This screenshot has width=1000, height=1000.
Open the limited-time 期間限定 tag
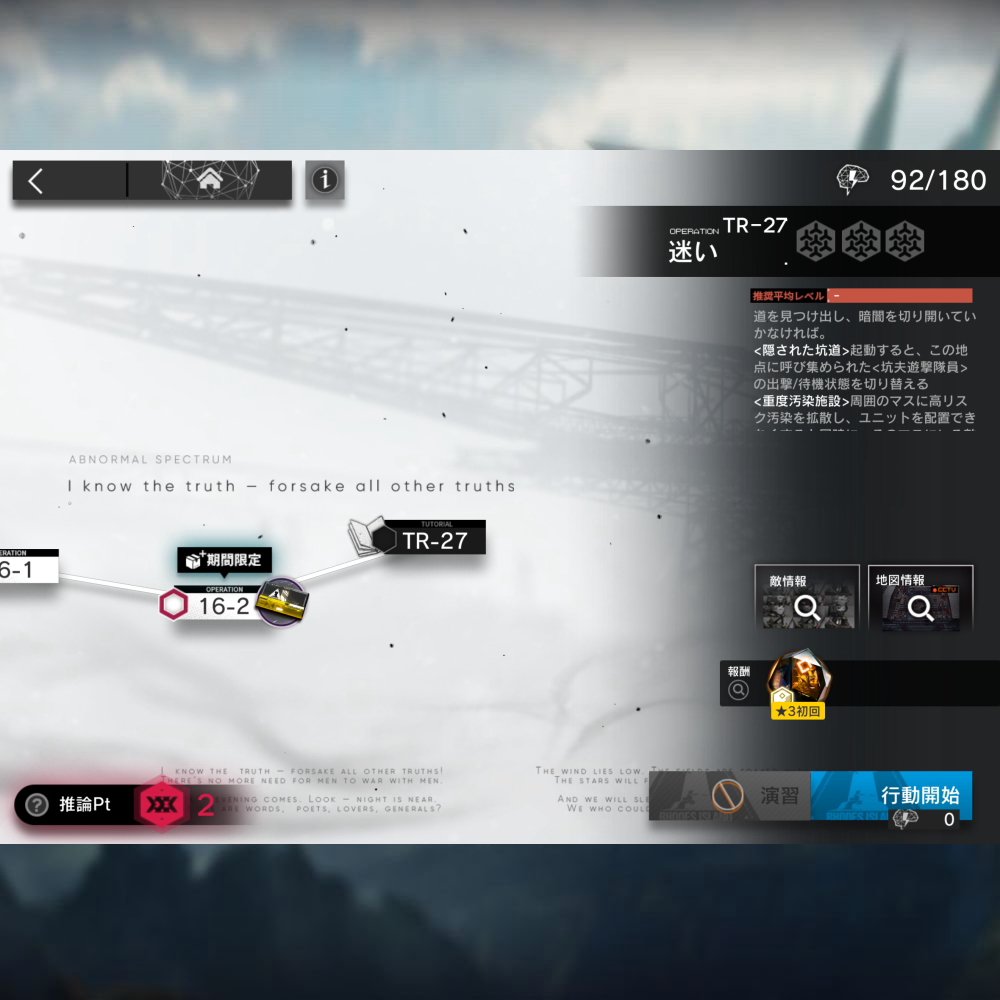click(x=224, y=560)
